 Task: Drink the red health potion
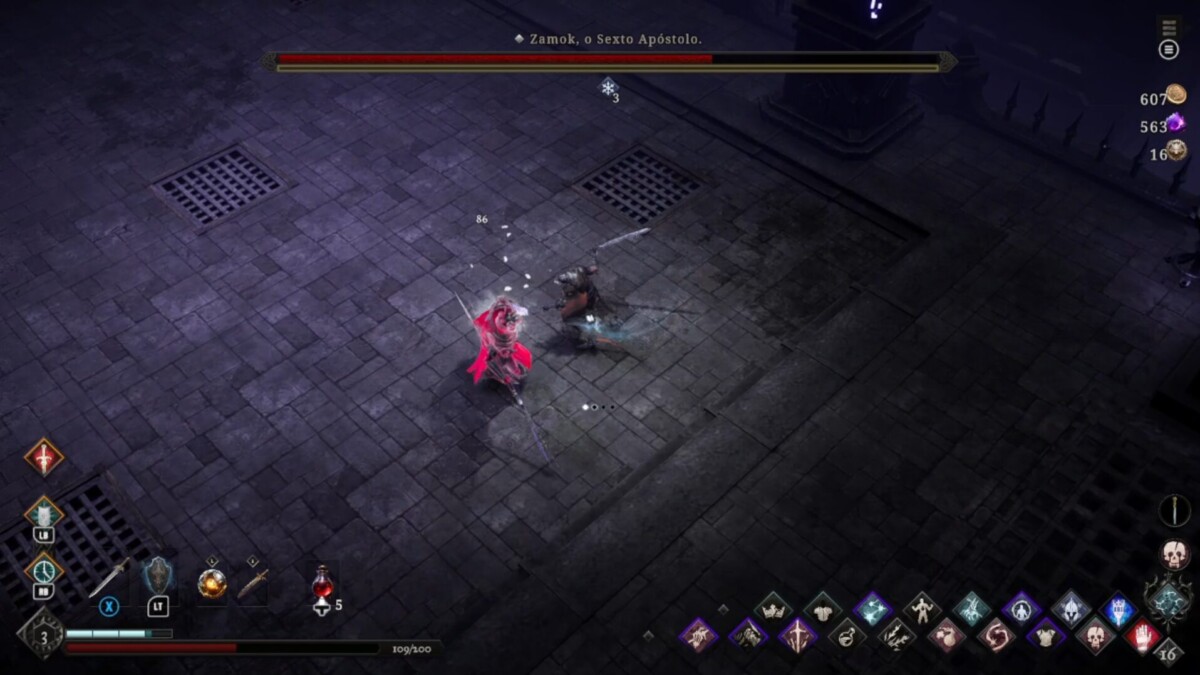322,583
